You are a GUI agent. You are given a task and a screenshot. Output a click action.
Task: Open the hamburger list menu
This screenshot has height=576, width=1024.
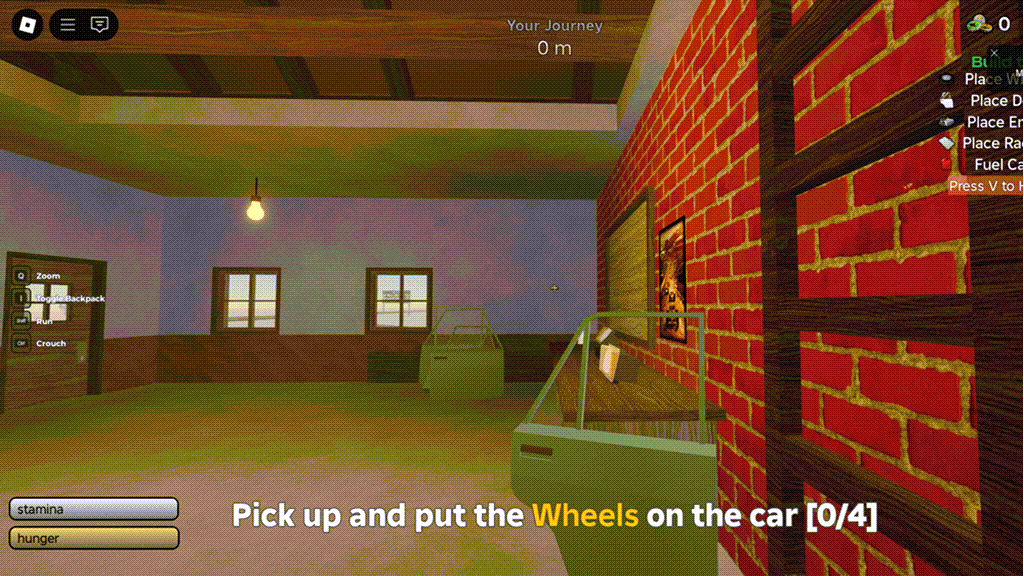68,25
